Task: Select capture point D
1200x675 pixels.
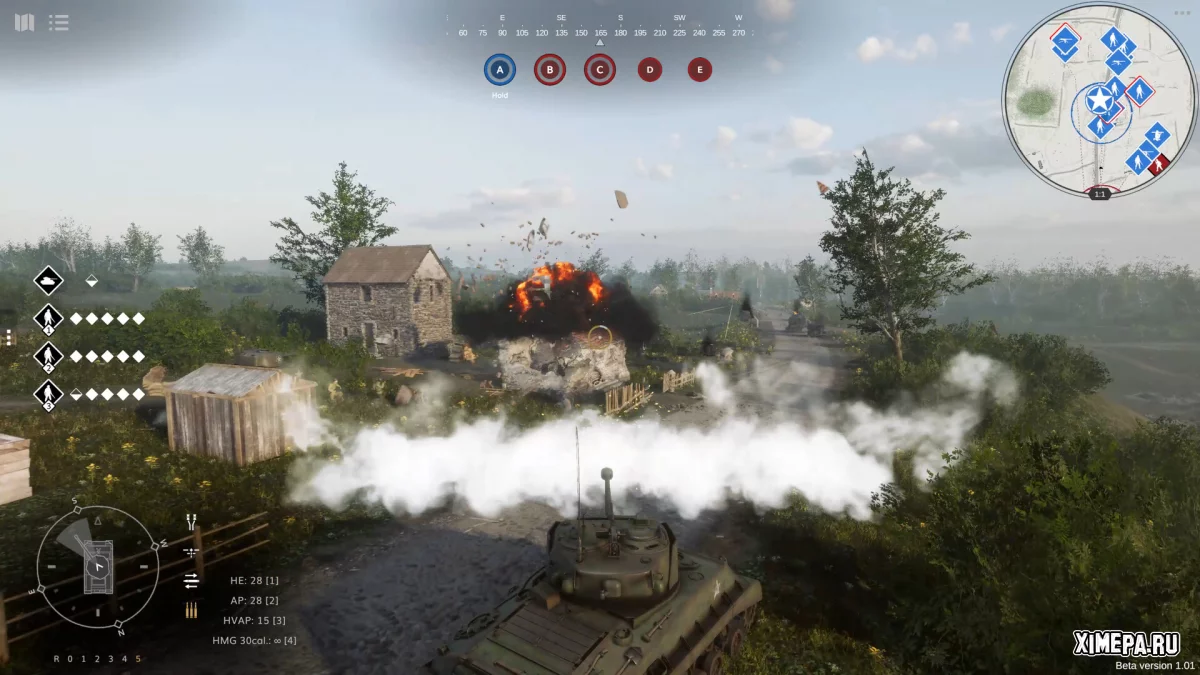Action: [650, 70]
